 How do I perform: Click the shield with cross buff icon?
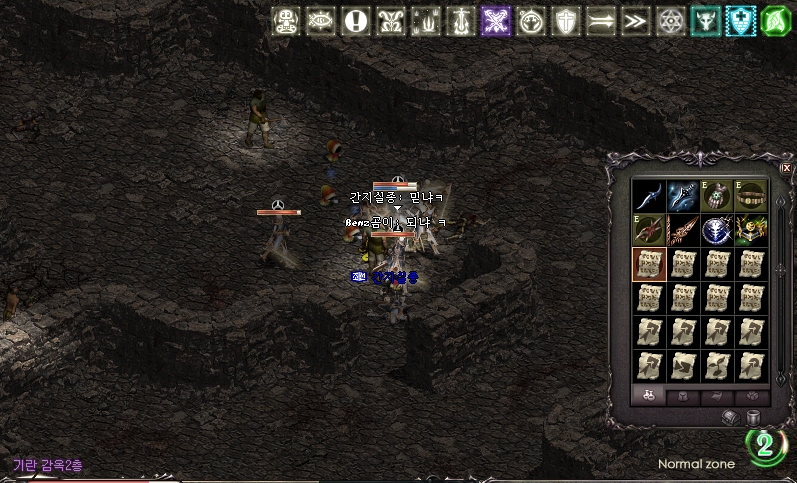coord(566,20)
